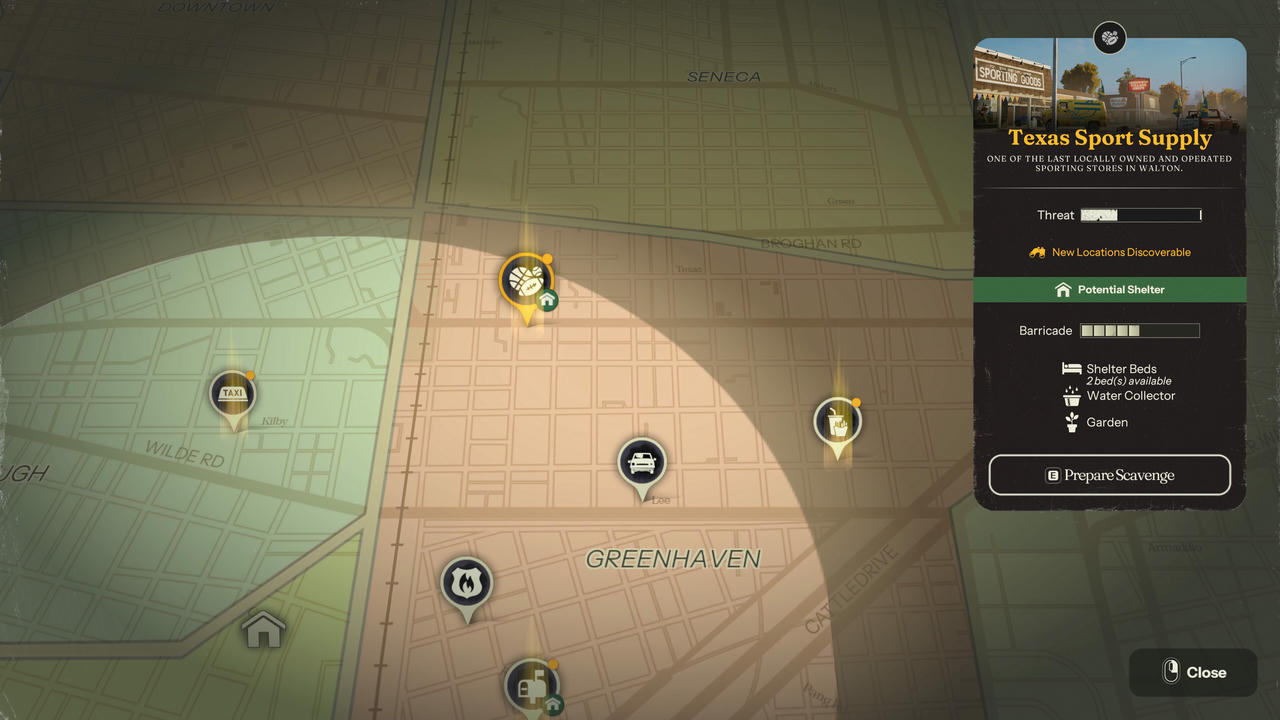Click the Prepare Scavenge button
Screen dimensions: 1280x720
click(x=1109, y=475)
